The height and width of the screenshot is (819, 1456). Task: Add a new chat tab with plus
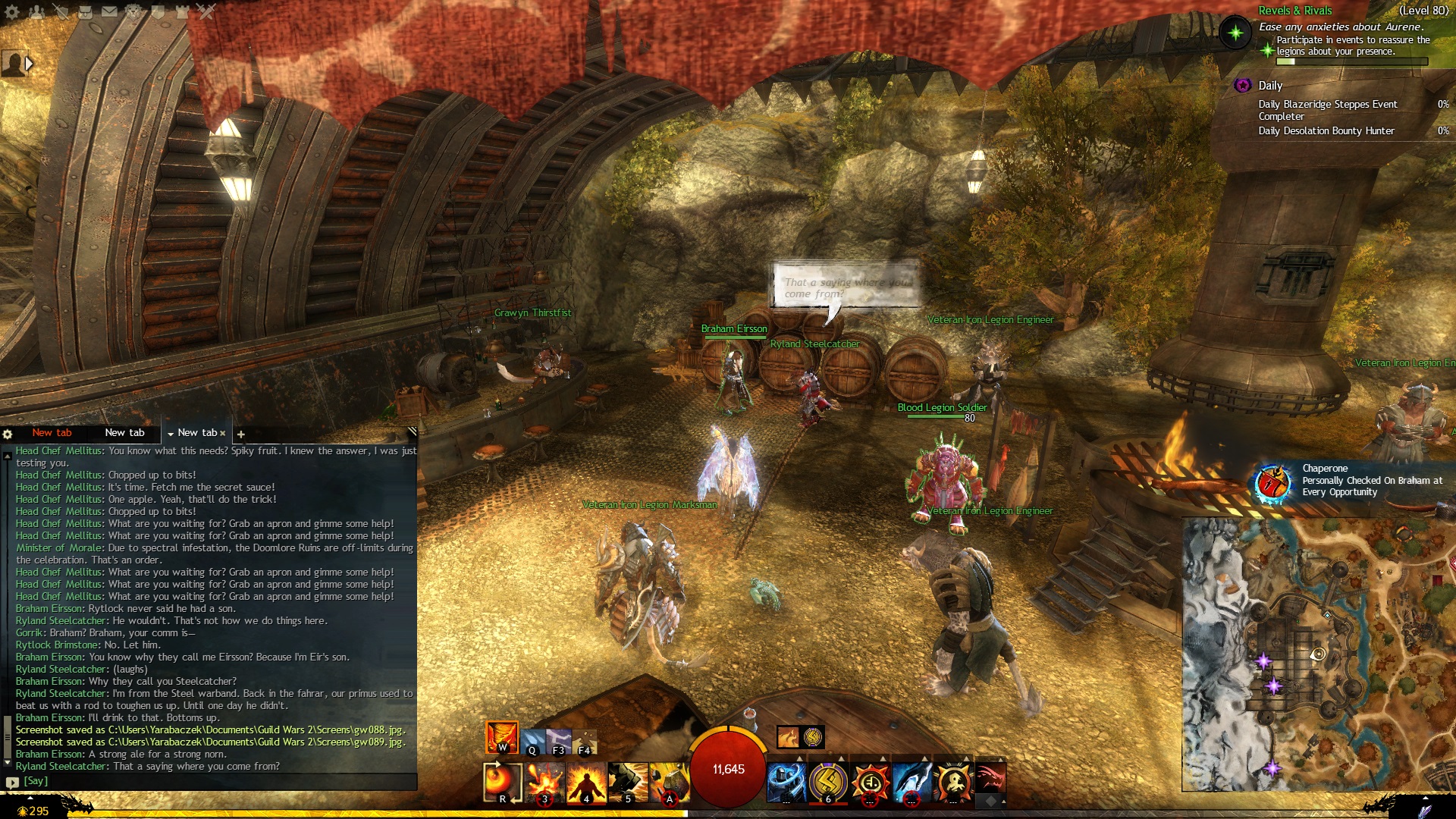click(241, 435)
